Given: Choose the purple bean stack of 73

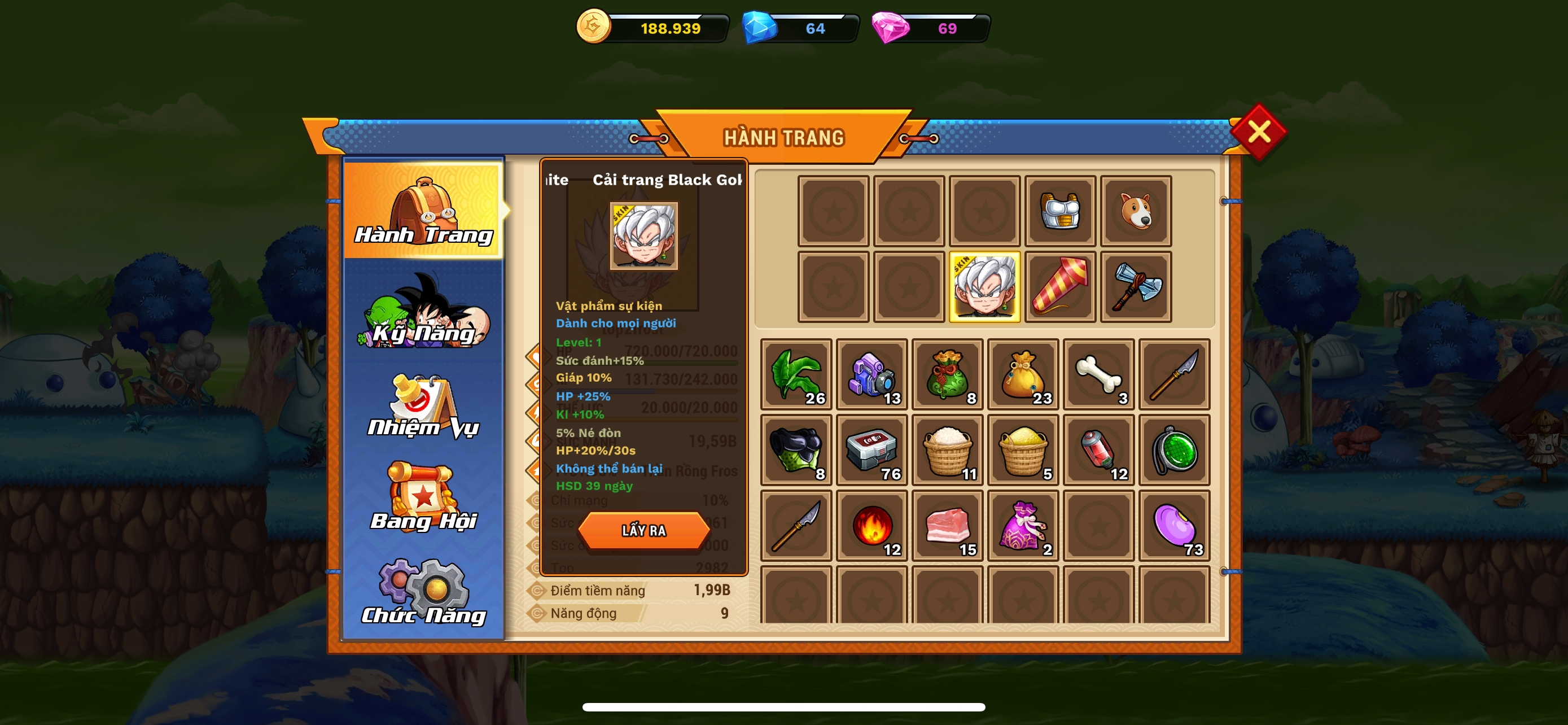Looking at the screenshot, I should (1173, 525).
